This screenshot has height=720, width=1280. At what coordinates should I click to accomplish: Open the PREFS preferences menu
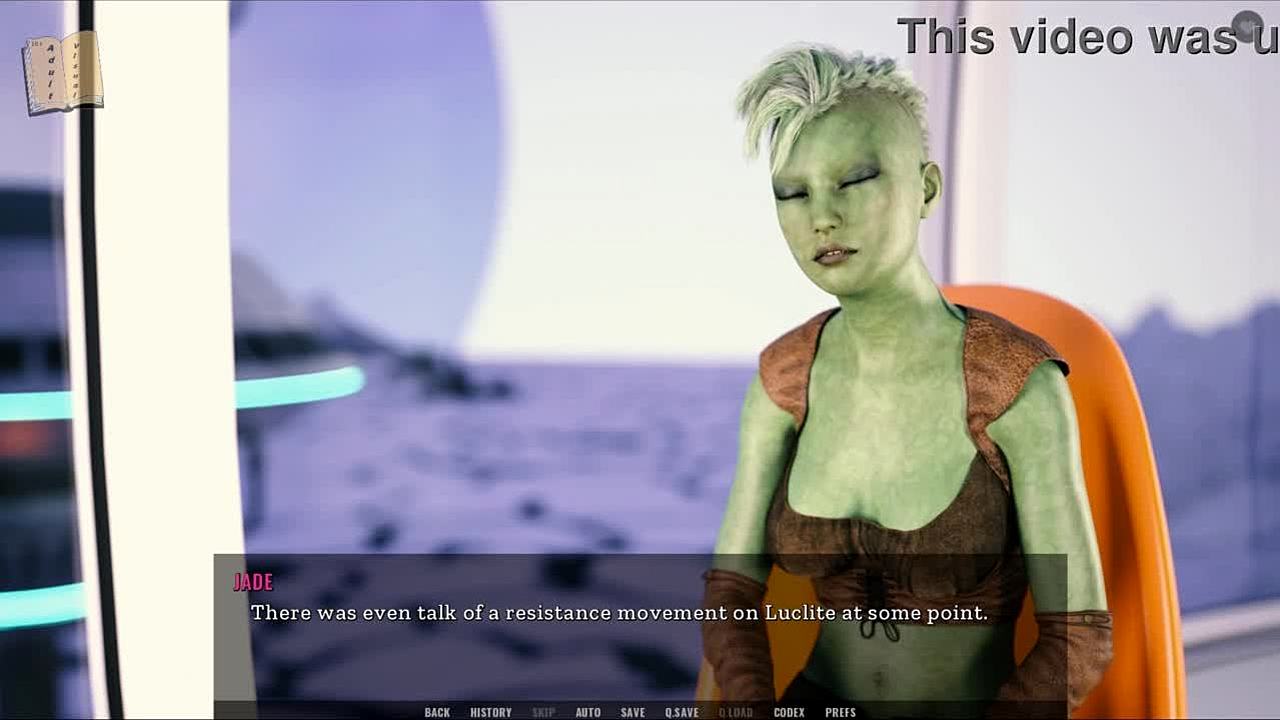coord(840,712)
